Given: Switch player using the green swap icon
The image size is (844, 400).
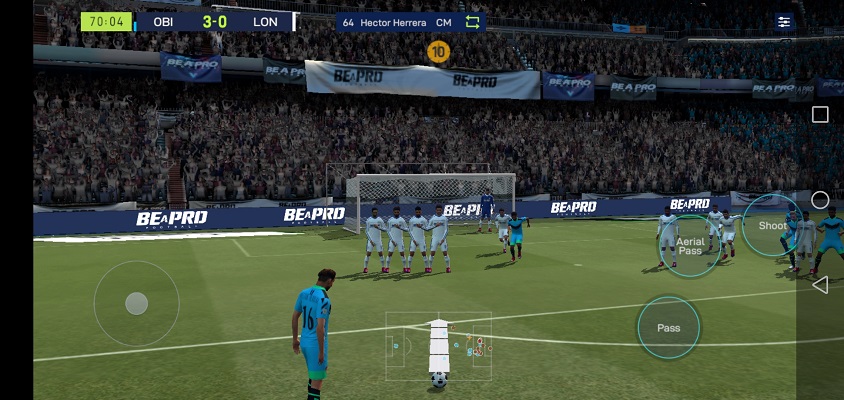Looking at the screenshot, I should pos(473,22).
